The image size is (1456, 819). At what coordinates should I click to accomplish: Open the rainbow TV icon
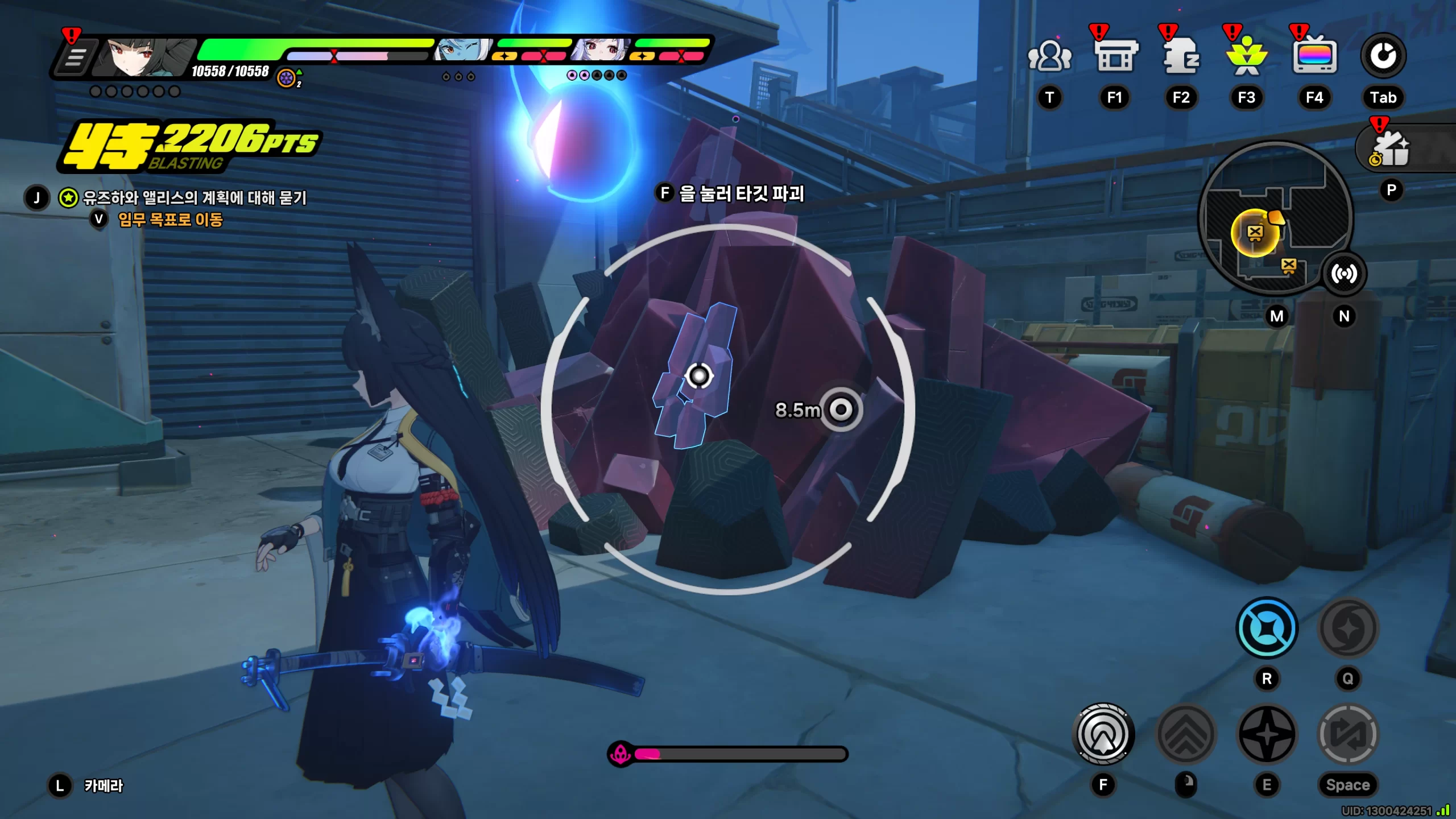click(1314, 56)
